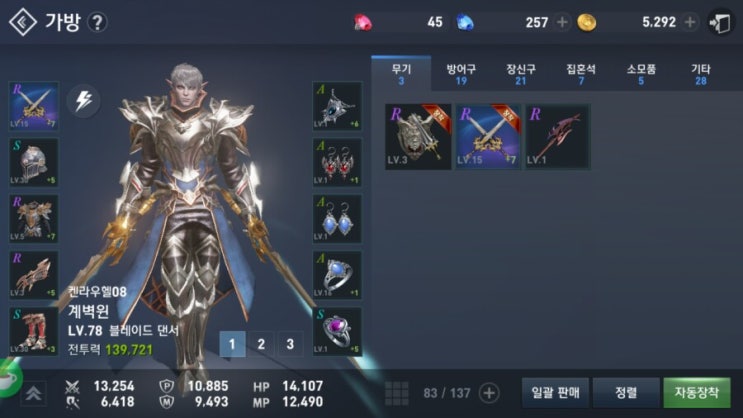Open the question mark help button
Image resolution: width=743 pixels, height=418 pixels.
coord(97,22)
